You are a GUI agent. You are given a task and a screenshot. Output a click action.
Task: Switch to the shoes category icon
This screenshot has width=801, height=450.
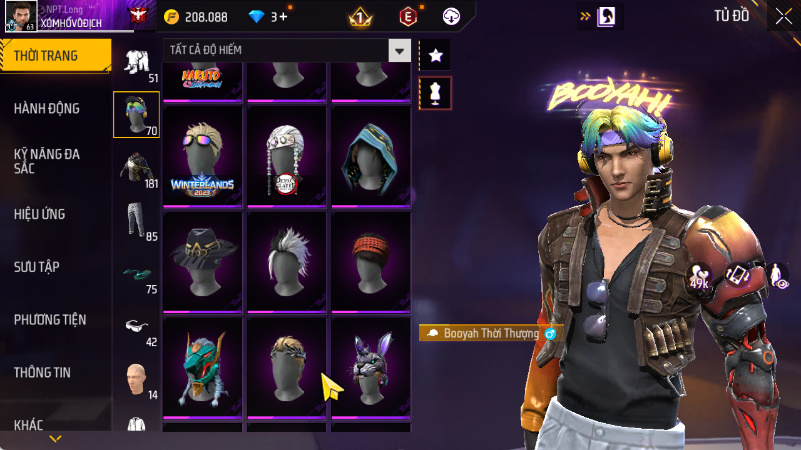click(x=136, y=273)
